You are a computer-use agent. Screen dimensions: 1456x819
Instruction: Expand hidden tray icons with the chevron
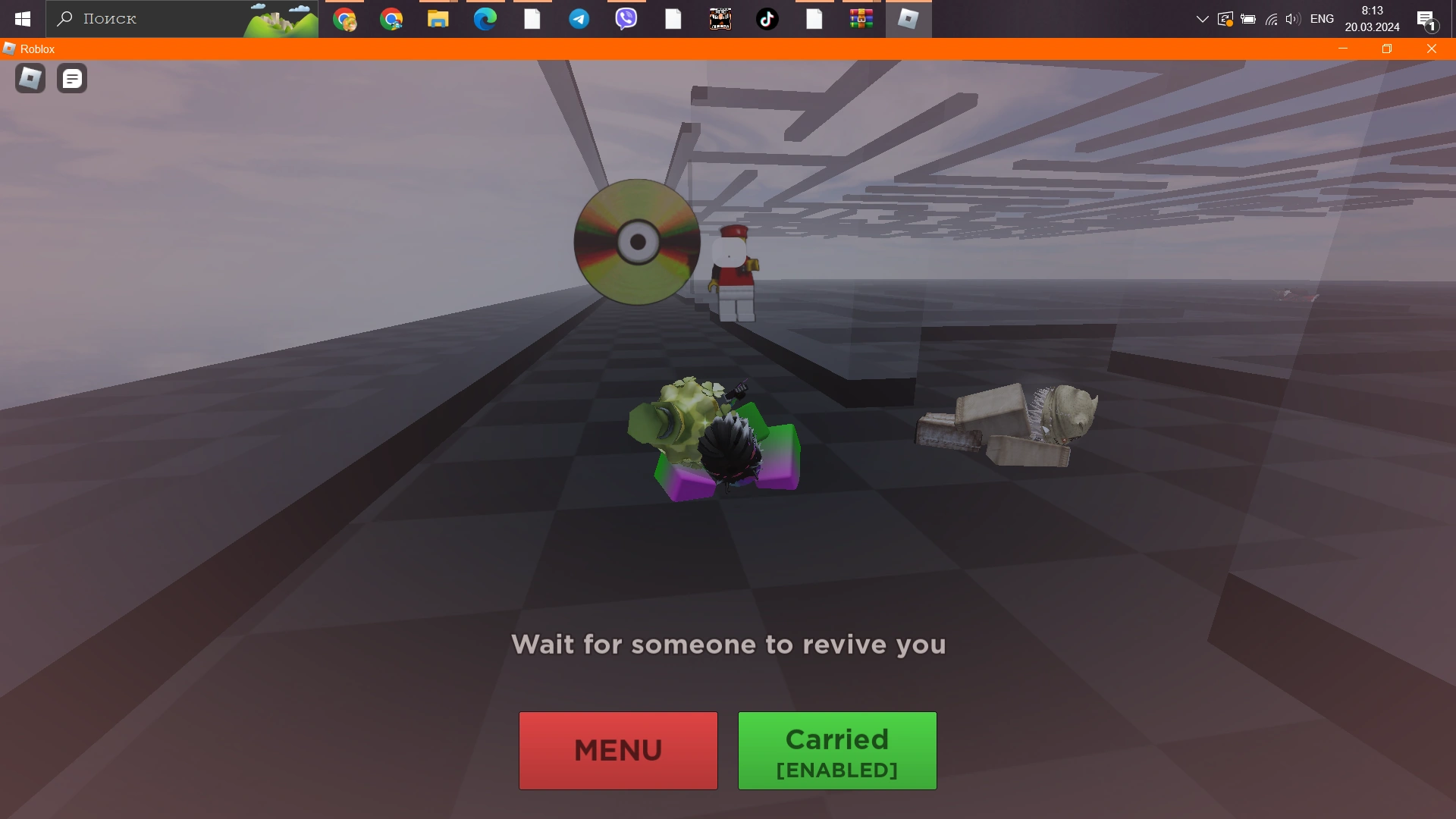[1201, 19]
